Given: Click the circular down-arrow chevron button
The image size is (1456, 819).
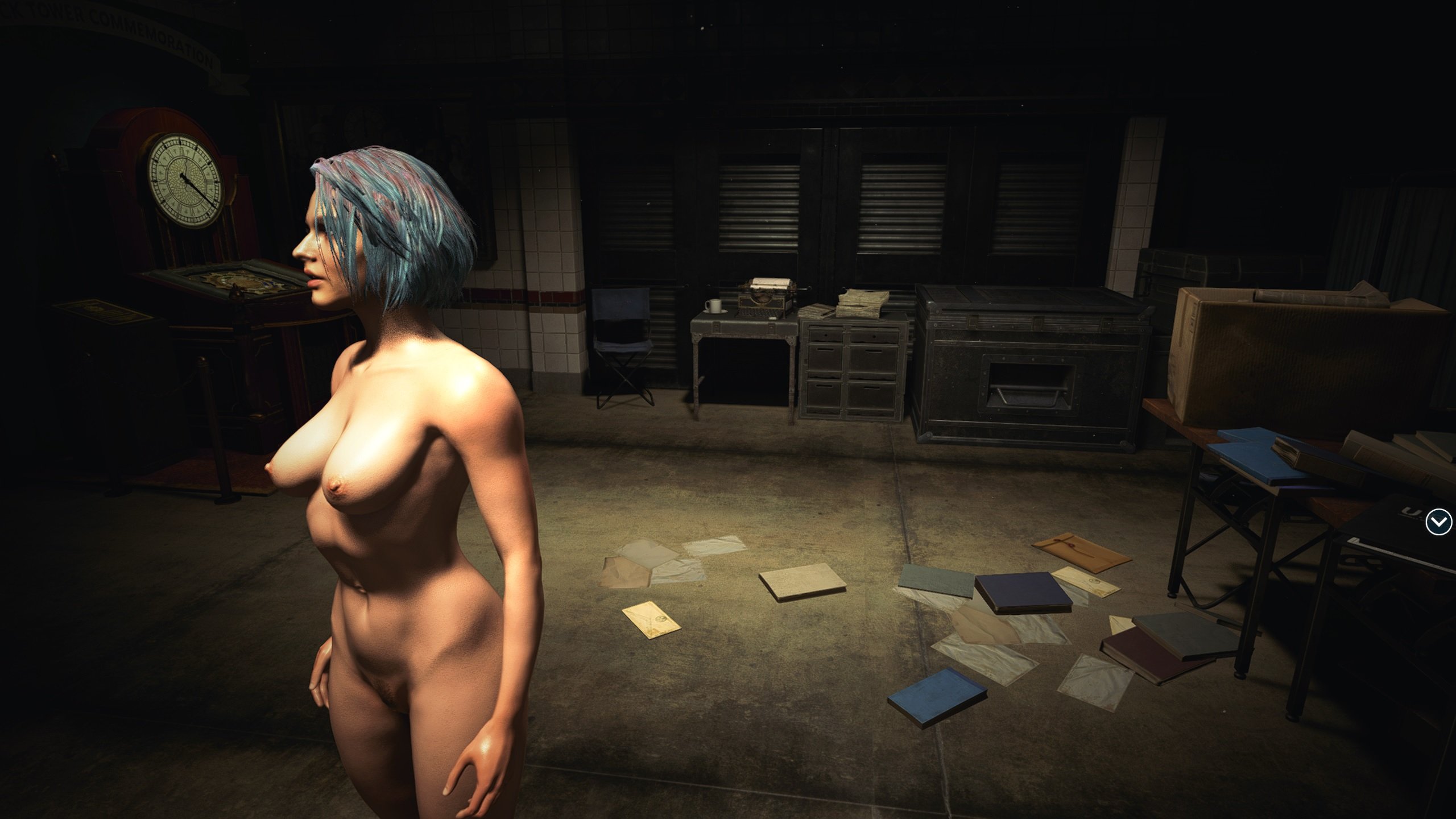Looking at the screenshot, I should click(x=1438, y=522).
